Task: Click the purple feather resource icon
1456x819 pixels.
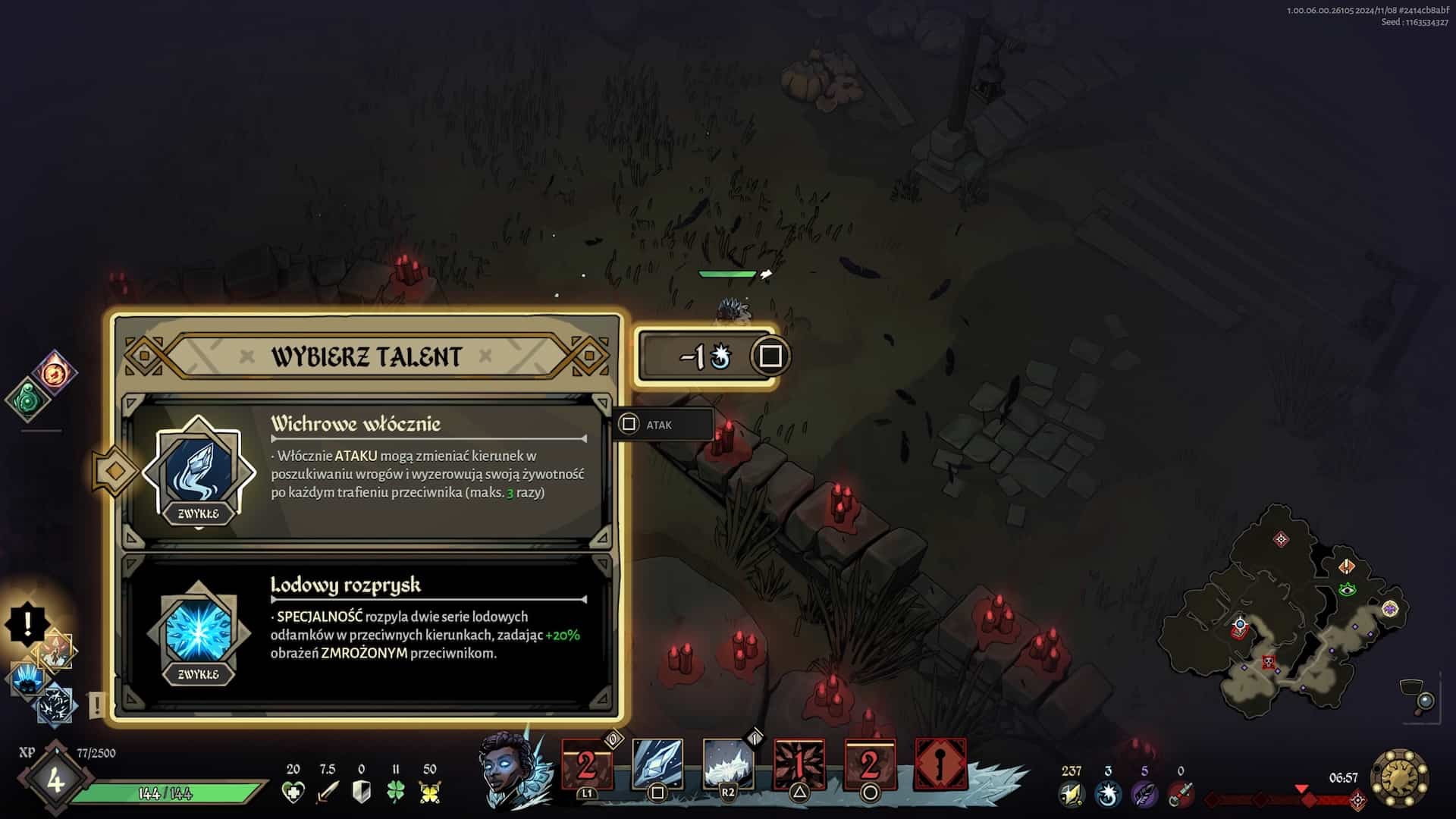Action: tap(1144, 794)
